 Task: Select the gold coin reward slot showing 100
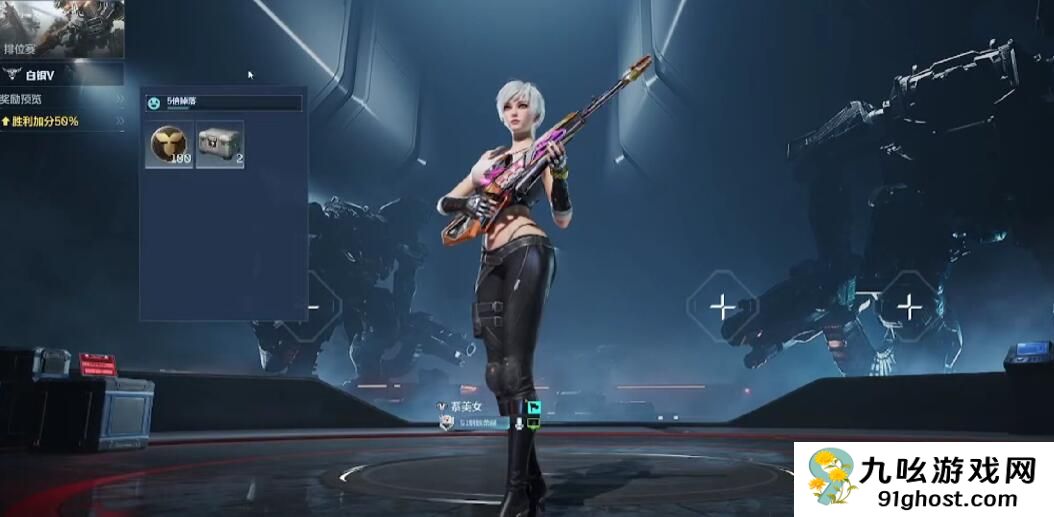coord(169,144)
